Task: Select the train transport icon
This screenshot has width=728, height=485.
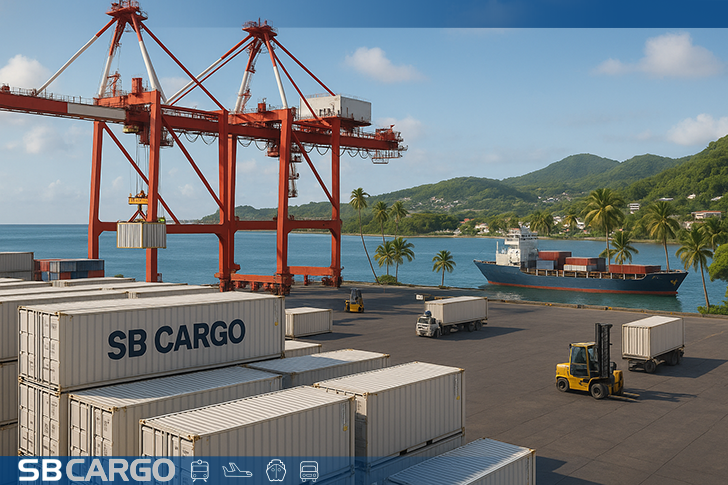Action: [x=200, y=470]
